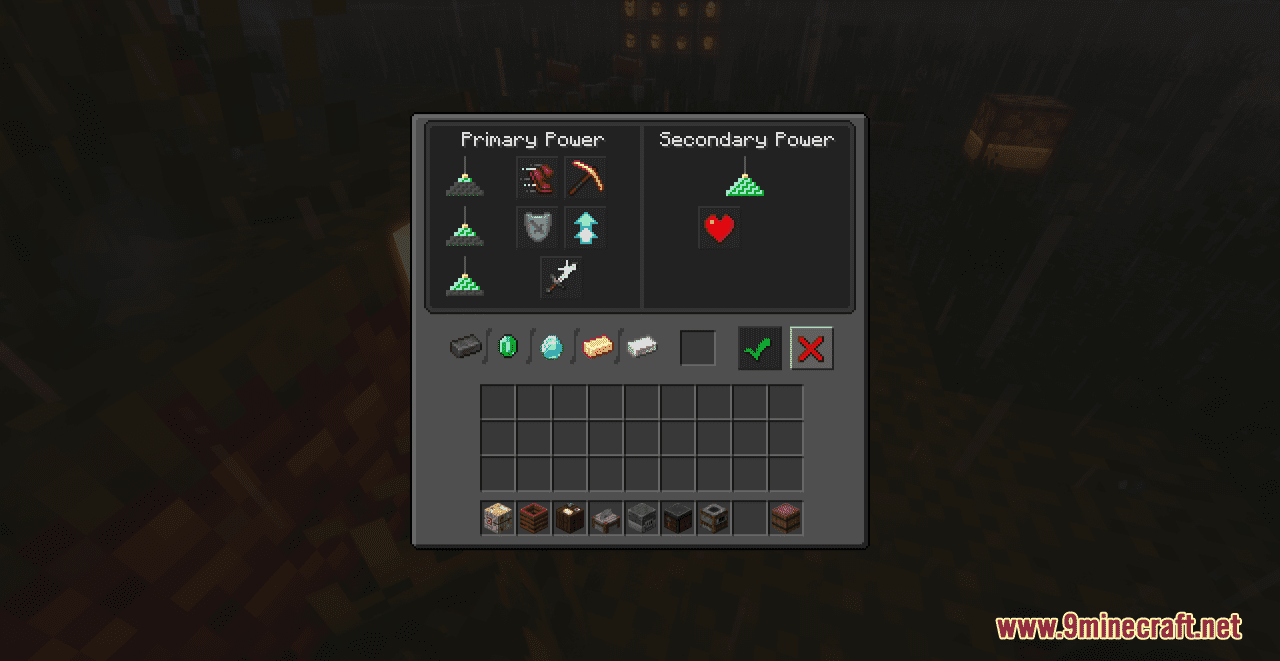1280x661 pixels.
Task: Pick the Jump Boost arrow power
Action: [585, 228]
